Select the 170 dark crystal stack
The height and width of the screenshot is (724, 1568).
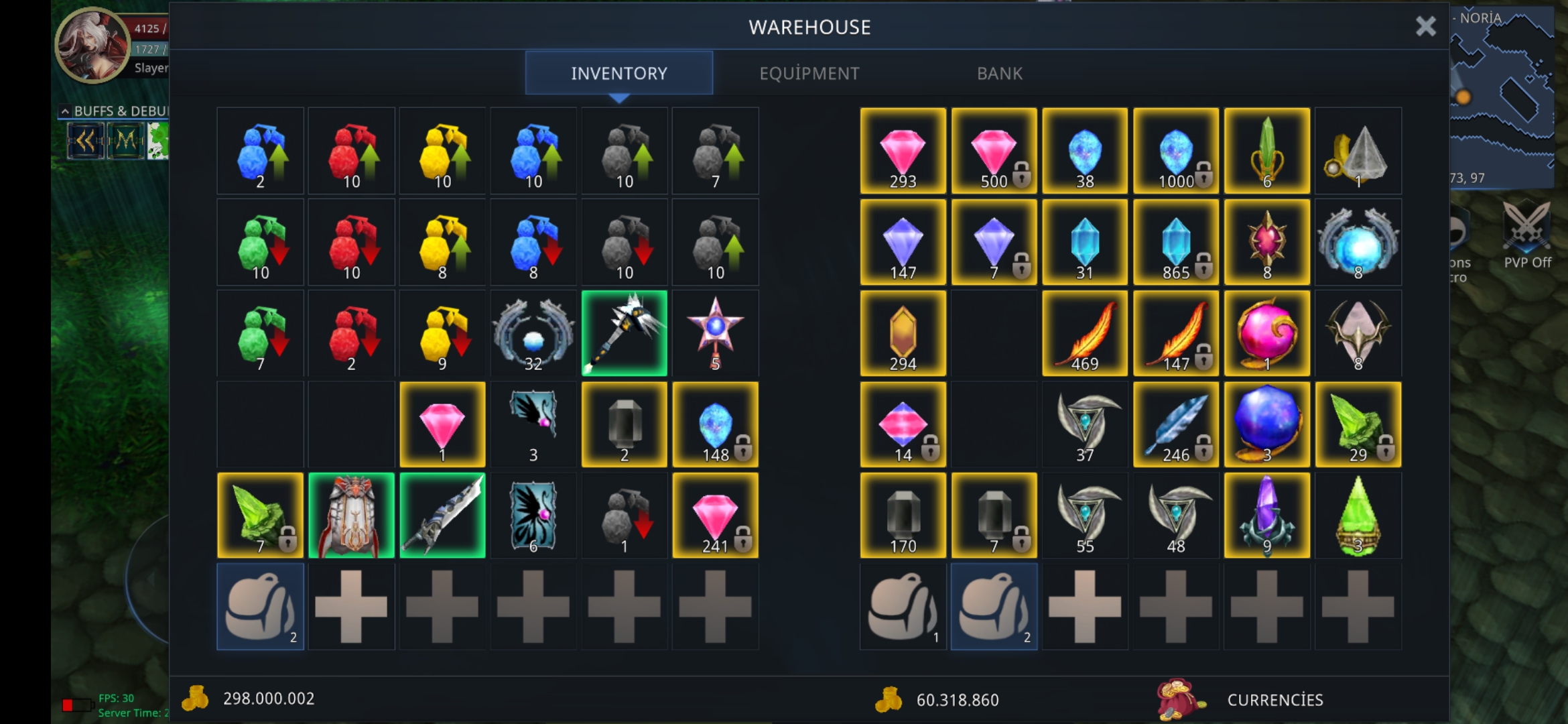[903, 516]
